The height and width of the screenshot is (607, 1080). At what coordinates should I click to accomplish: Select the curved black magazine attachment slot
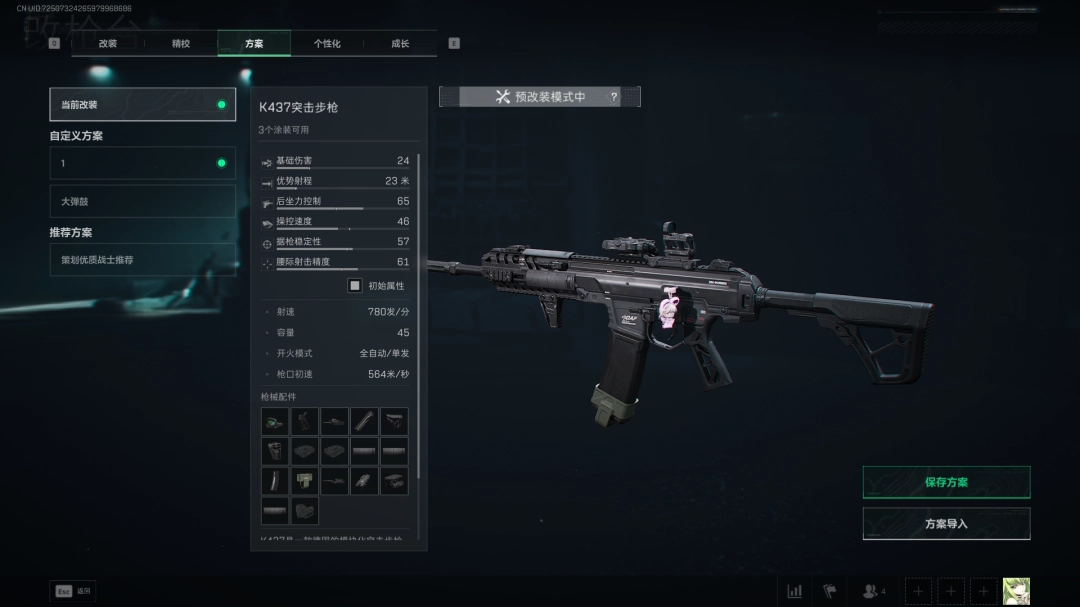click(275, 481)
